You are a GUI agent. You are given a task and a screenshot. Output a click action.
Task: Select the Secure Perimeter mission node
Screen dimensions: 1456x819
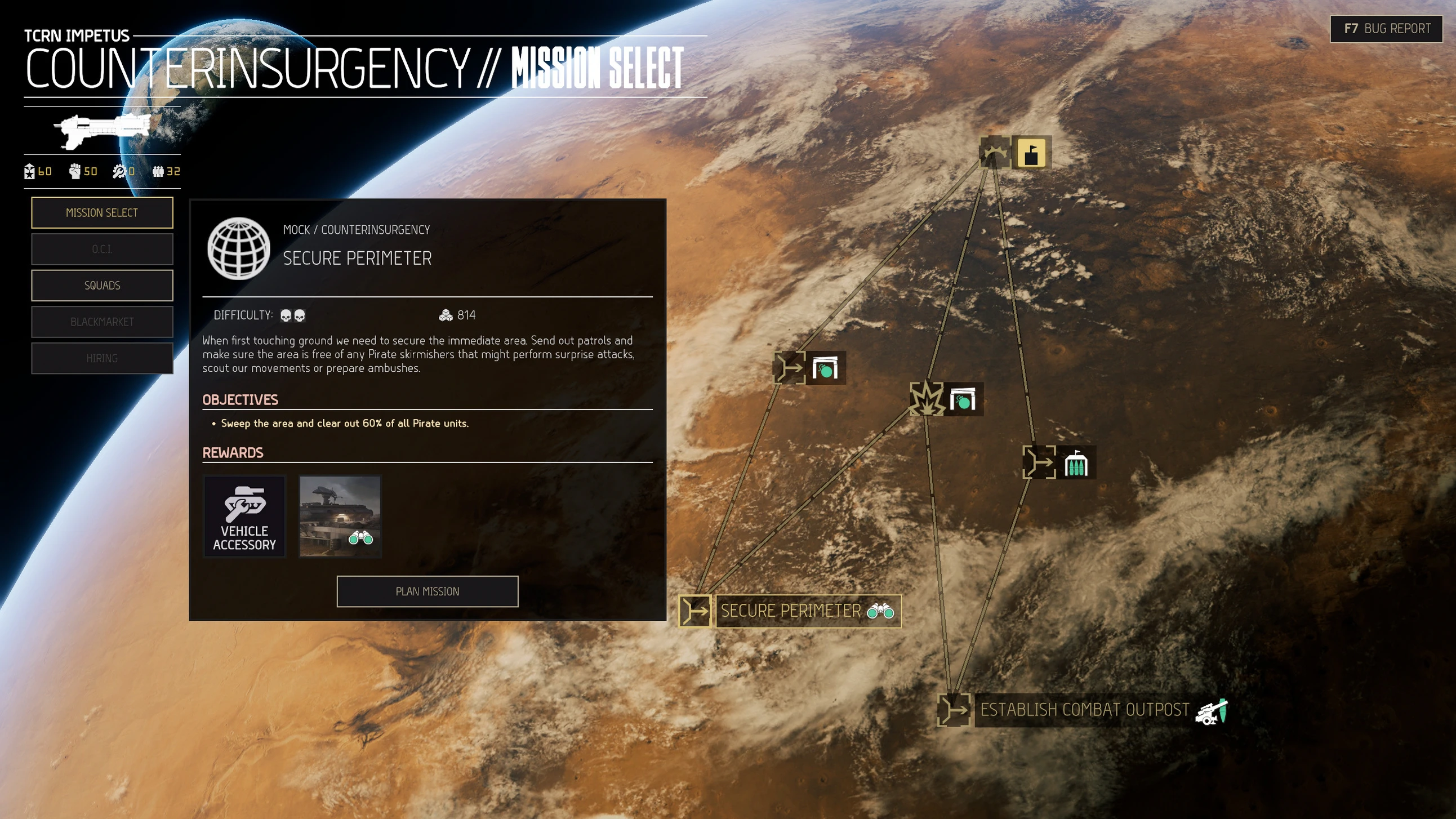(694, 611)
